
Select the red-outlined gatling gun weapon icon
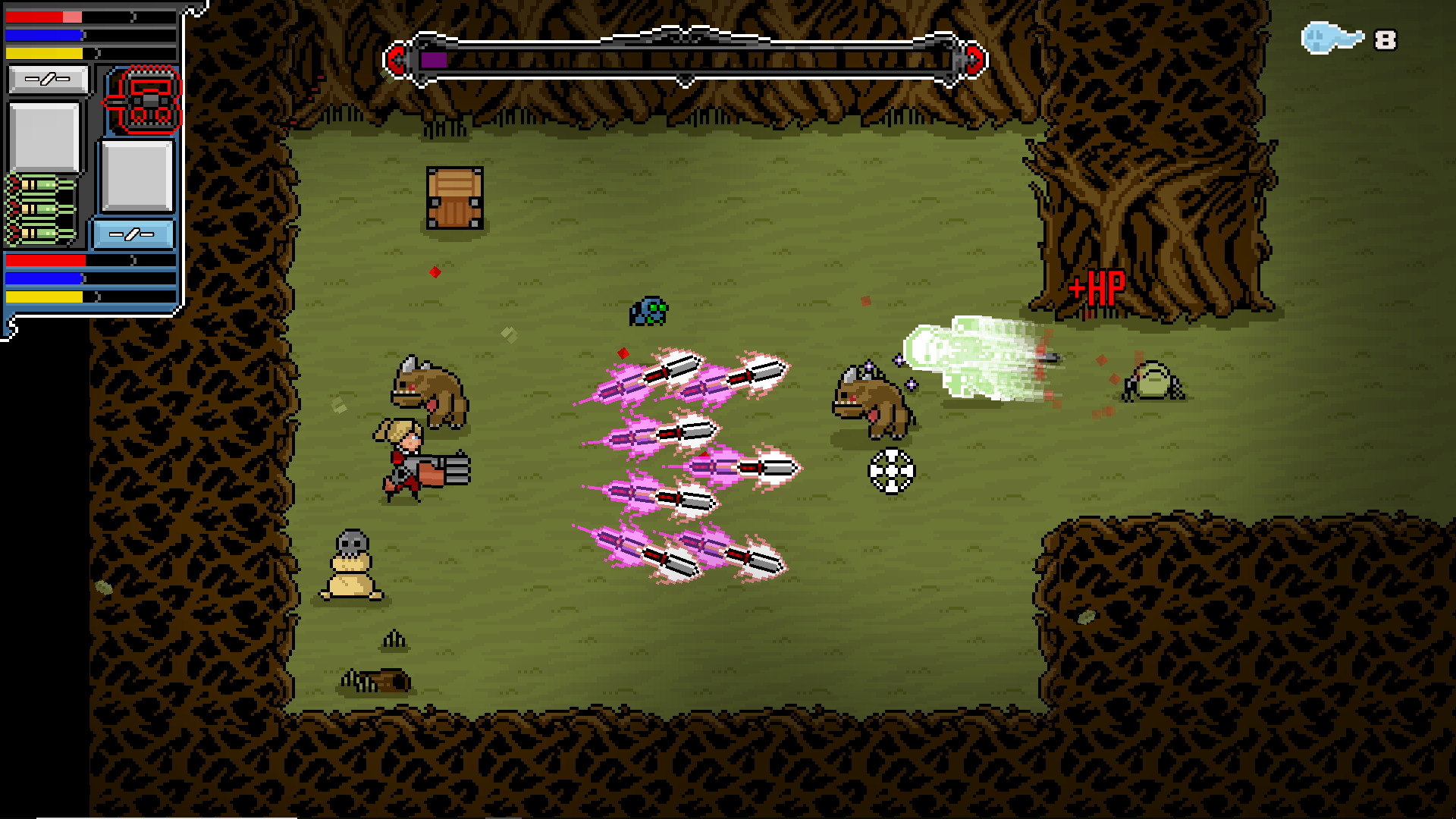coord(144,100)
